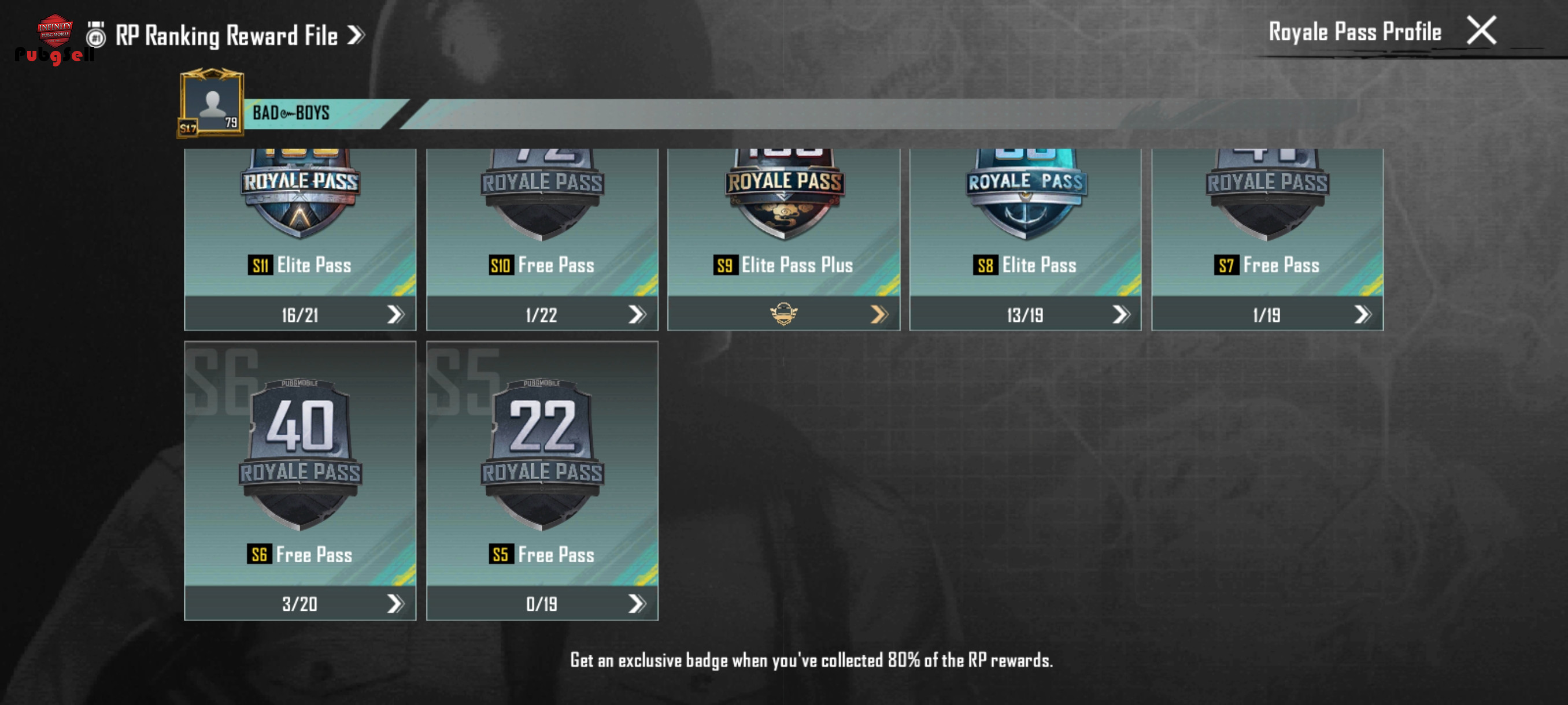
Task: Expand the S11 16/21 rewards arrow
Action: pos(395,314)
